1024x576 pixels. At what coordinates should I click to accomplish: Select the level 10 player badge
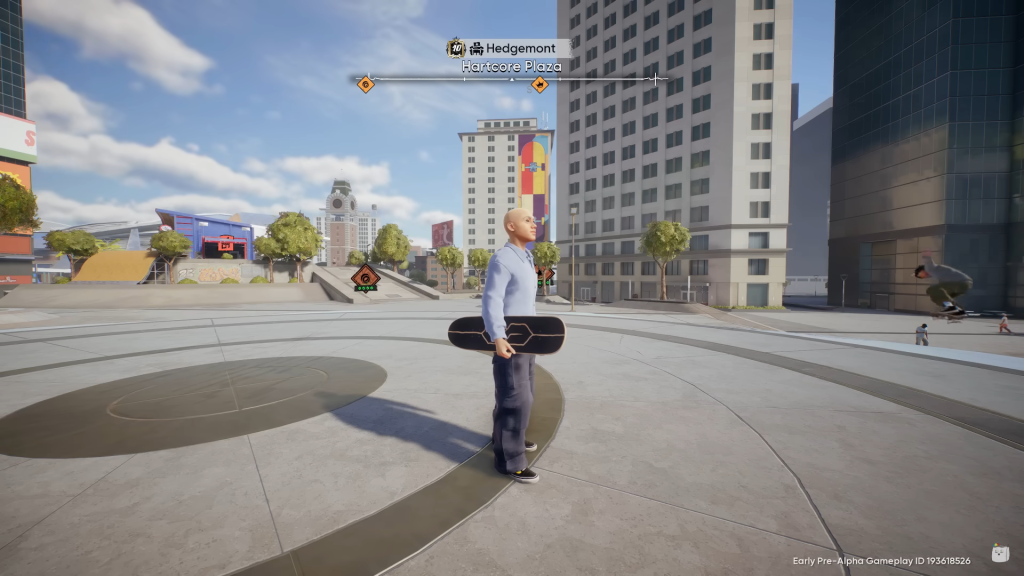pyautogui.click(x=456, y=48)
